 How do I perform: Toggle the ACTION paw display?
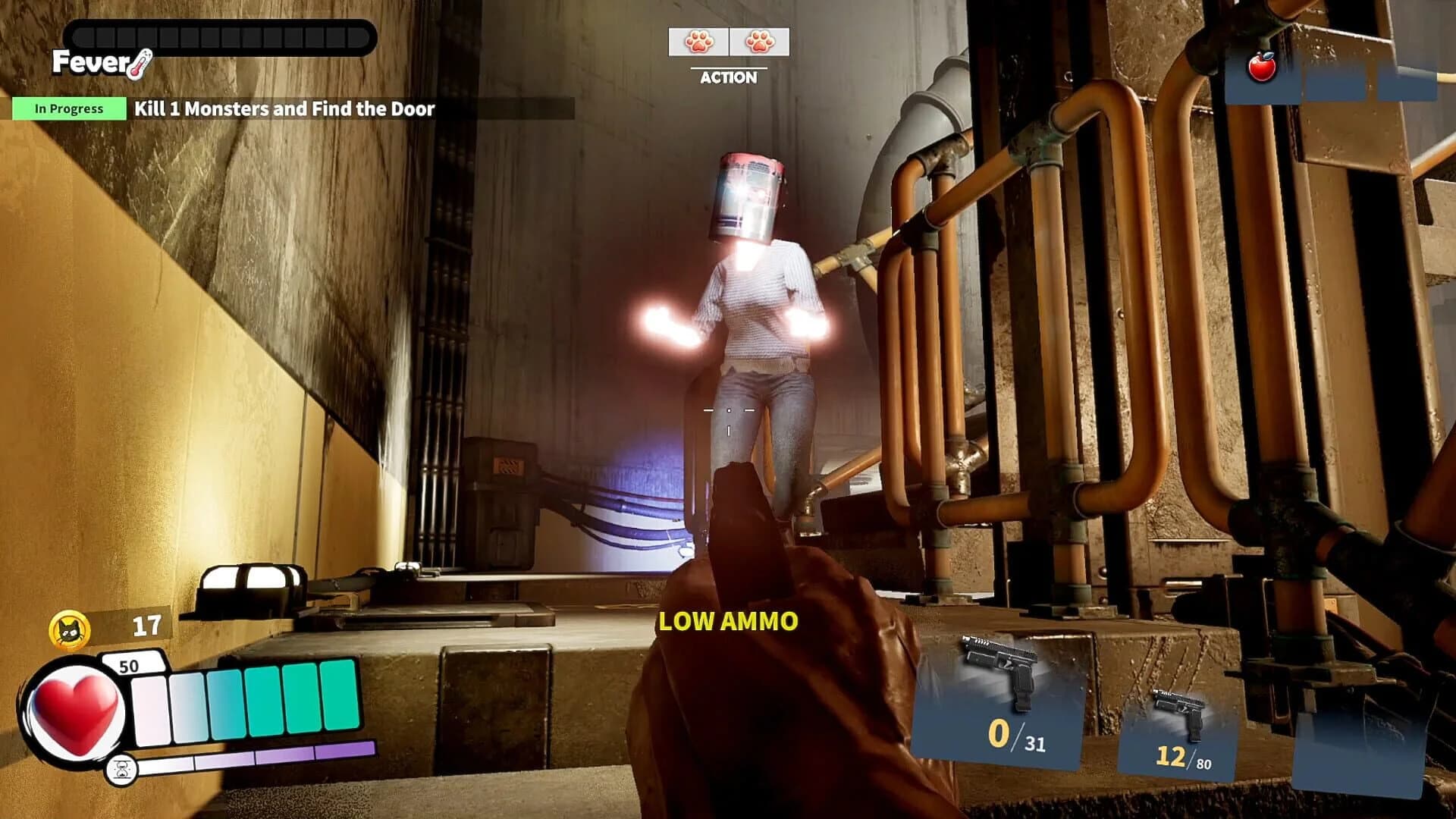[x=730, y=42]
